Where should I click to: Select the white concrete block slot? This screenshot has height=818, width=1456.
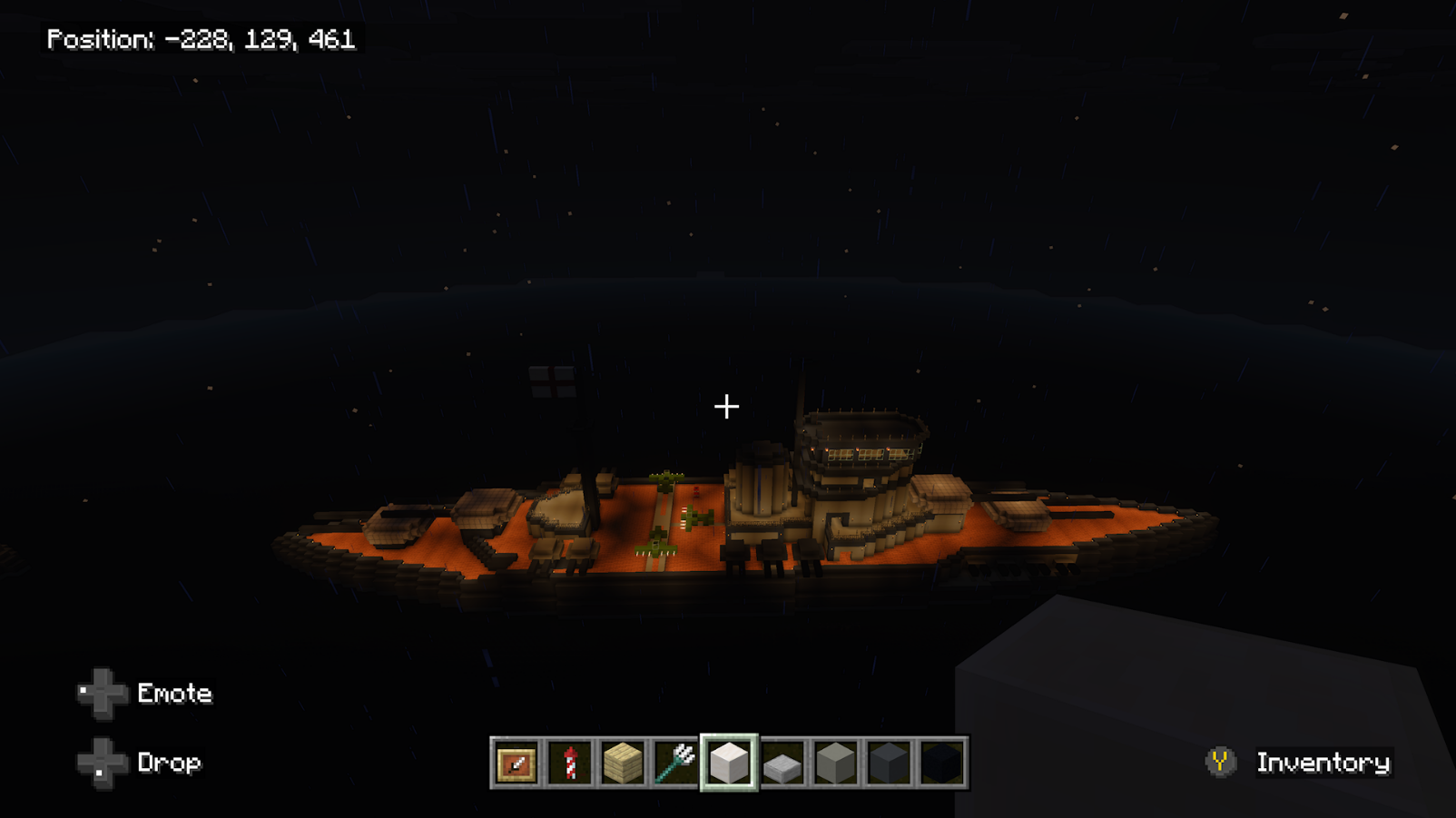point(729,764)
